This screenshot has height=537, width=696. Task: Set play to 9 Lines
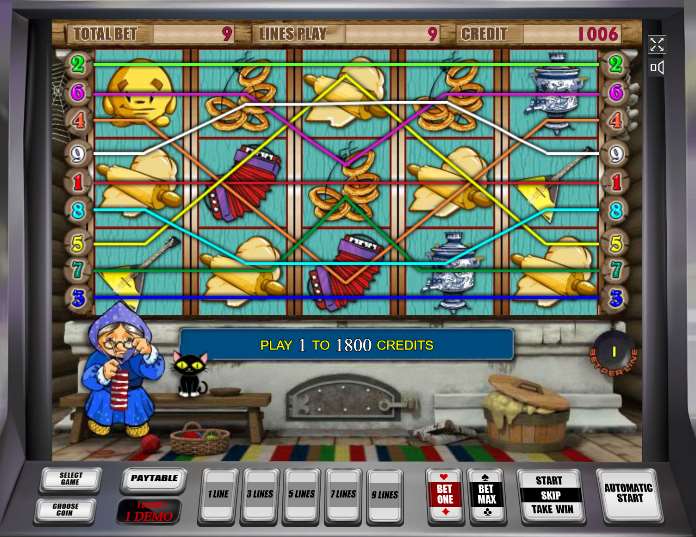[x=385, y=494]
